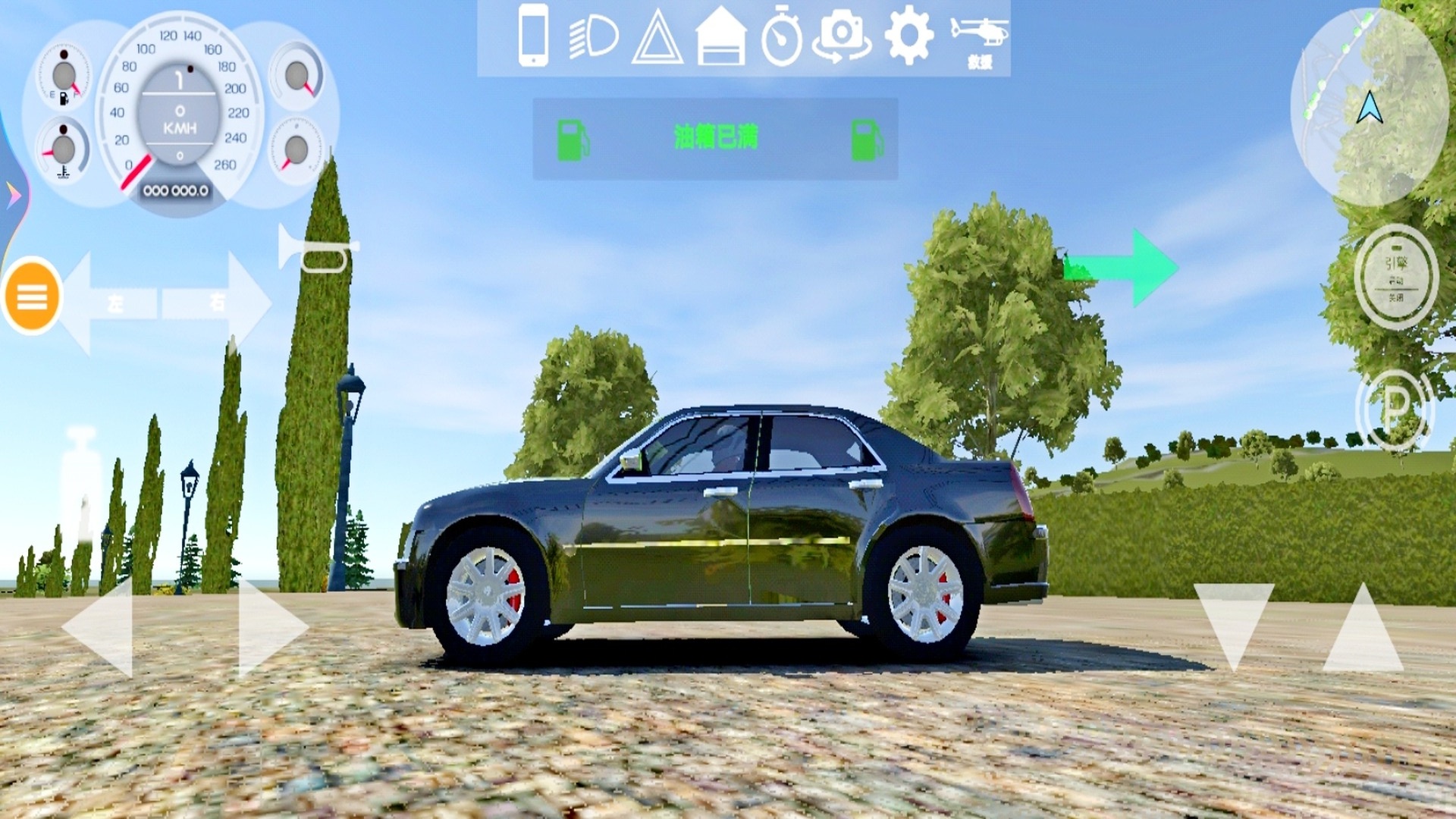Call the helicopter rescue (救援)

979,40
